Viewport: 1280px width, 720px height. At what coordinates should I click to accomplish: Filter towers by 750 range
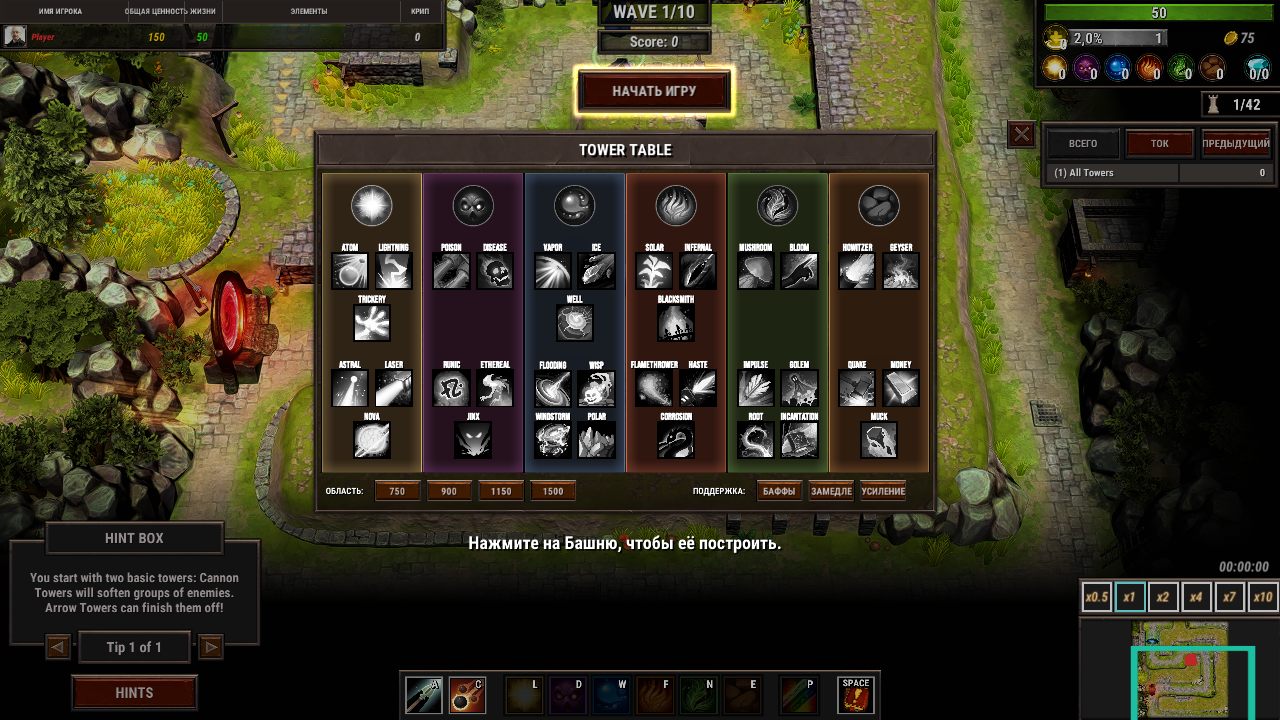pyautogui.click(x=397, y=491)
